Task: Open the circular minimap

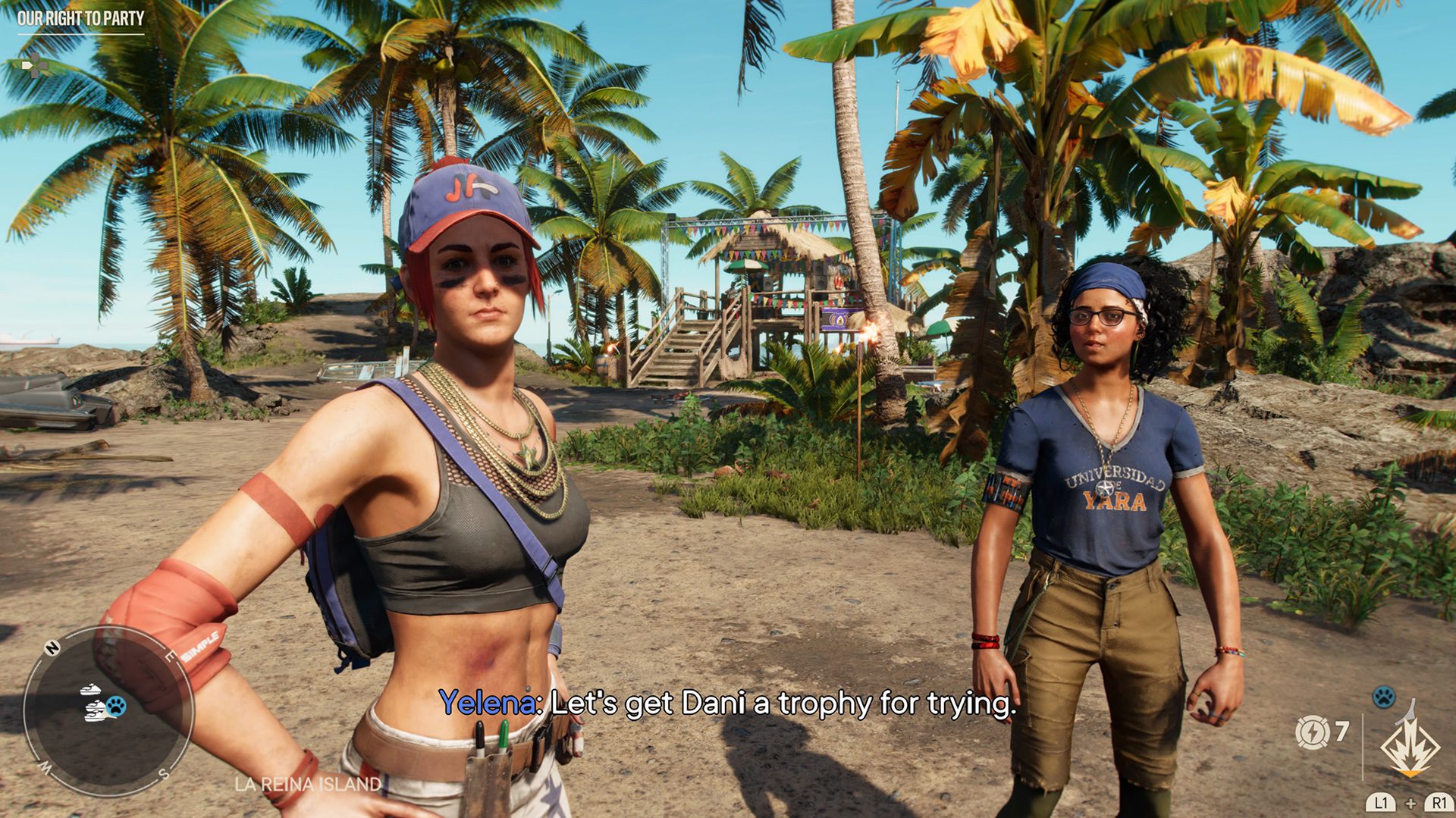Action: pos(108,710)
